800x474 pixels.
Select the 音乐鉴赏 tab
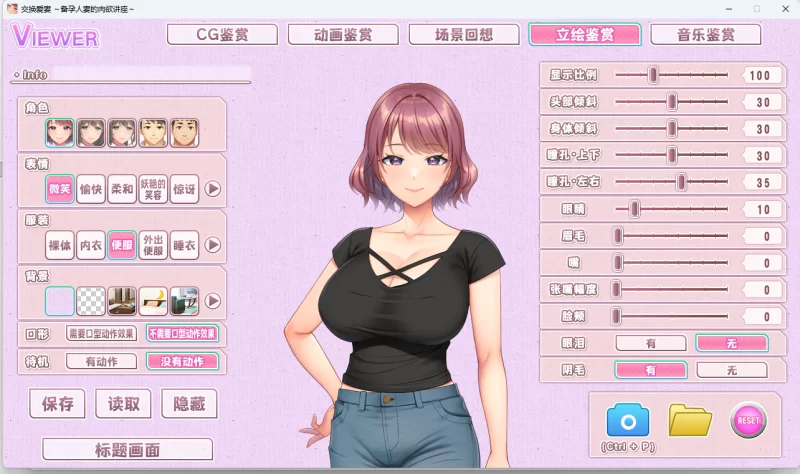705,35
